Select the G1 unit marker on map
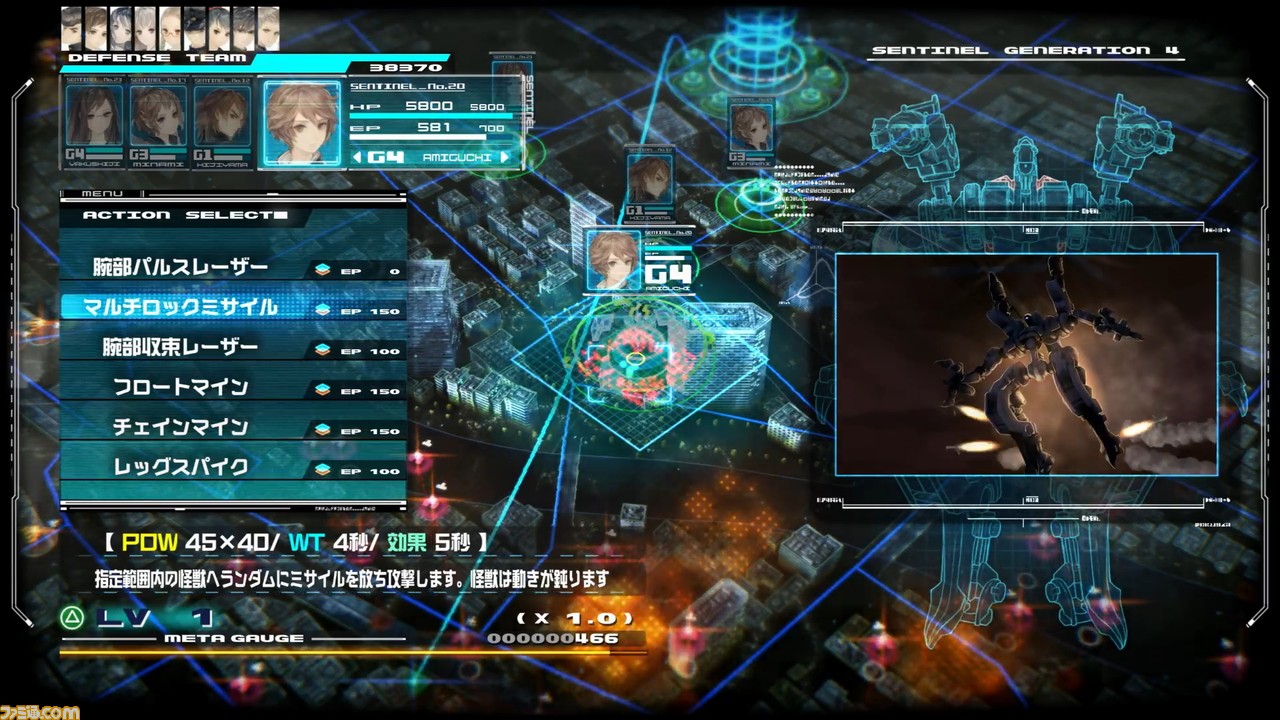 pos(650,180)
